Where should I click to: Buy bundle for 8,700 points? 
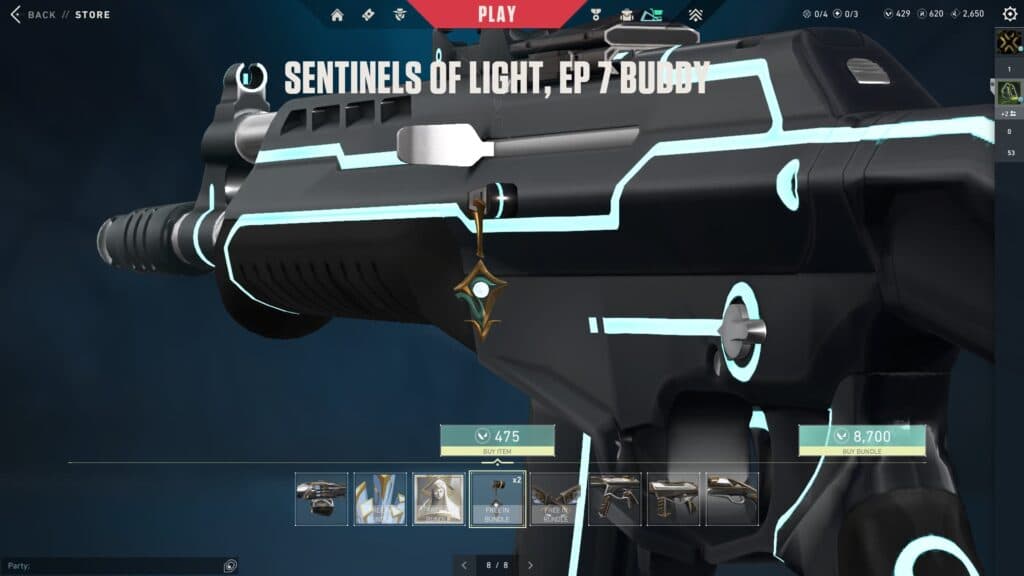coord(861,440)
